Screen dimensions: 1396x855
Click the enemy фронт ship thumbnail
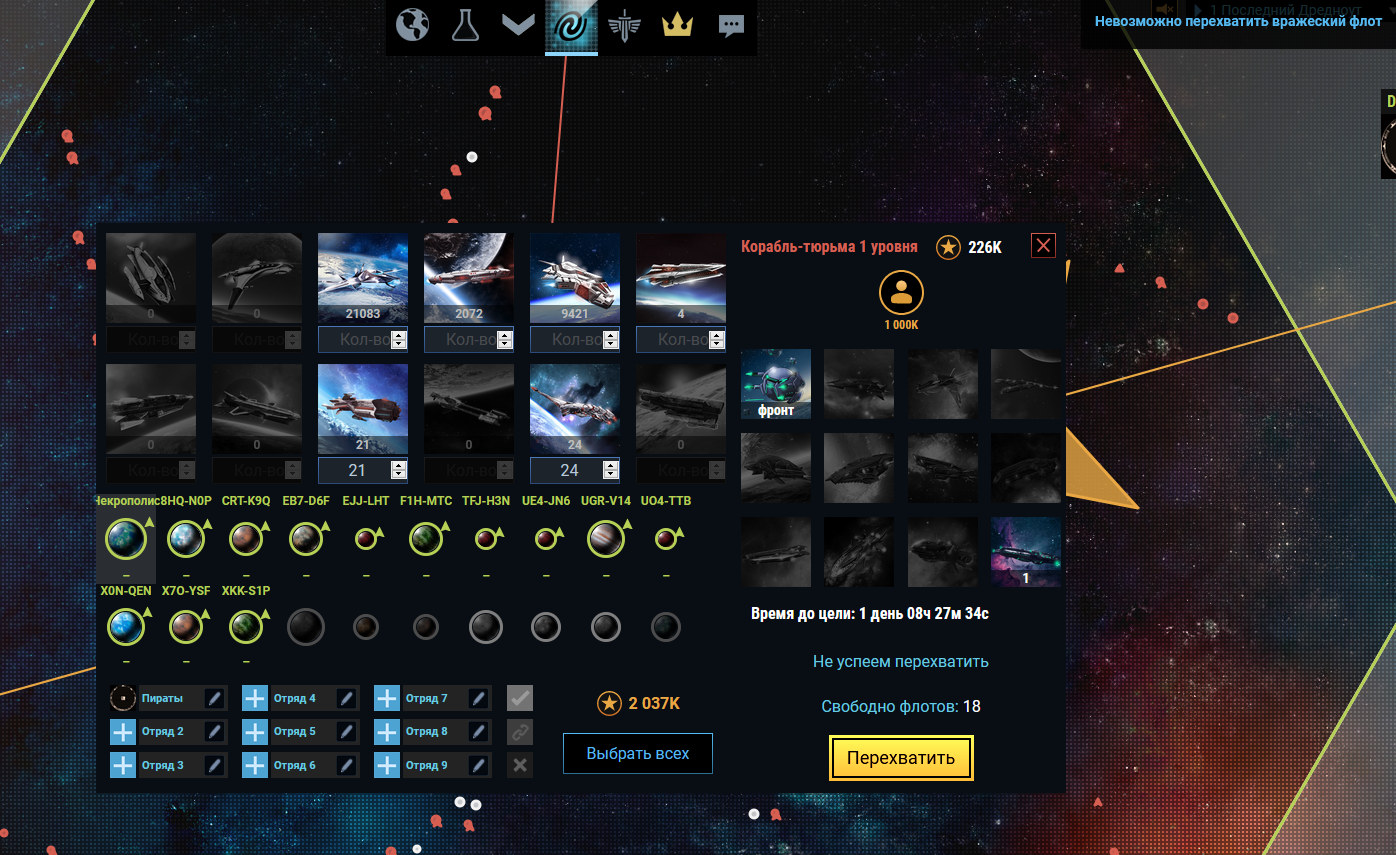click(776, 383)
